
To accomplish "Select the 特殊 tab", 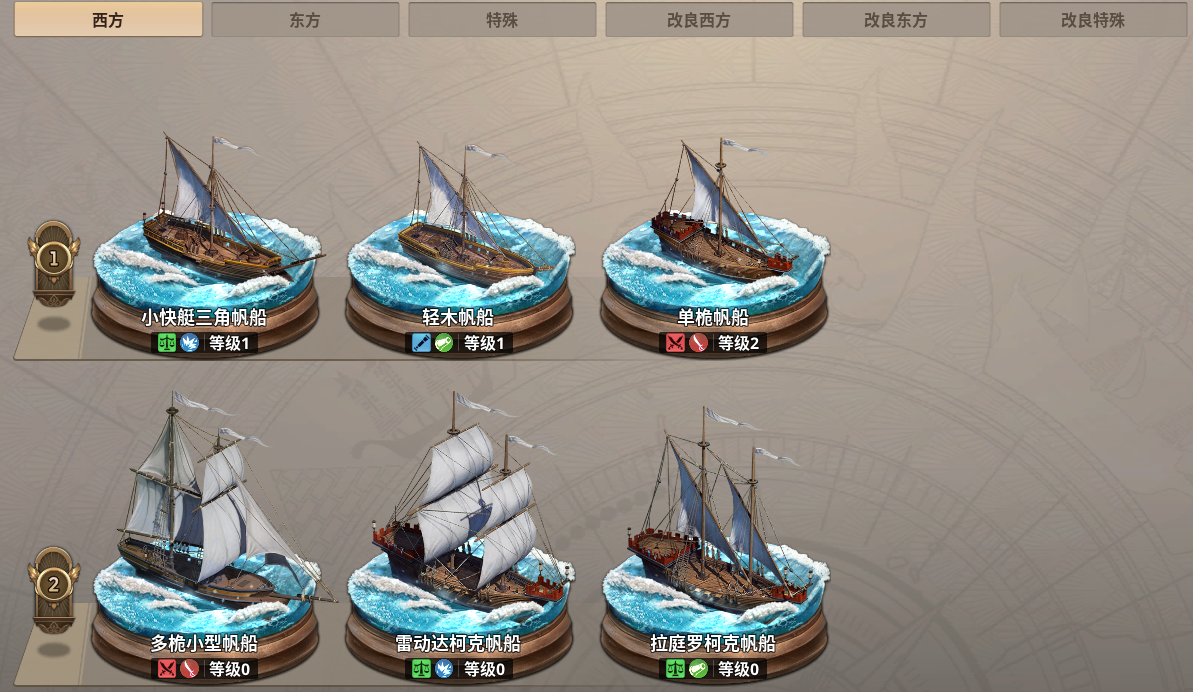I will point(502,20).
